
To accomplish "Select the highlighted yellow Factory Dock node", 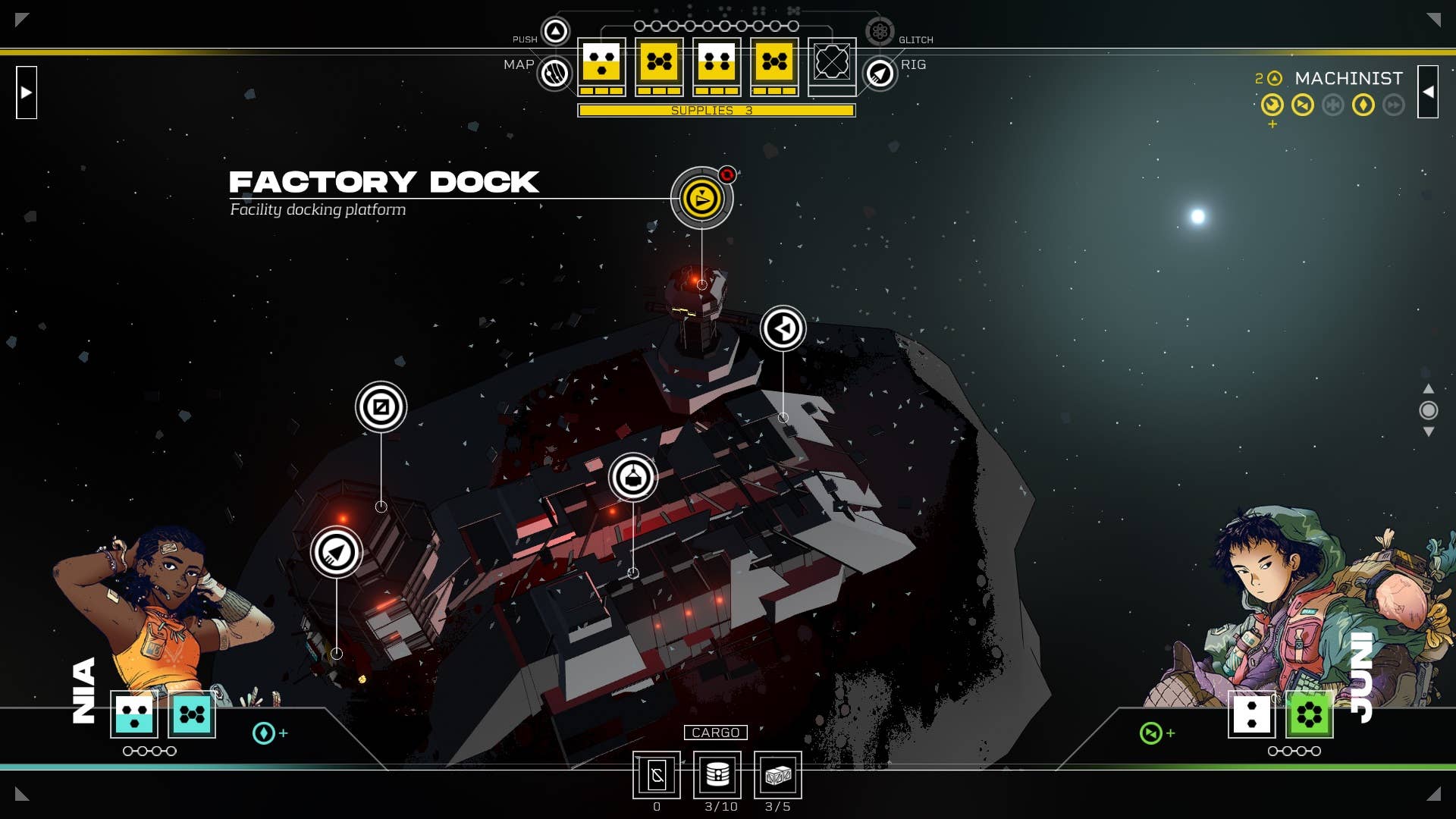I will pos(701,199).
